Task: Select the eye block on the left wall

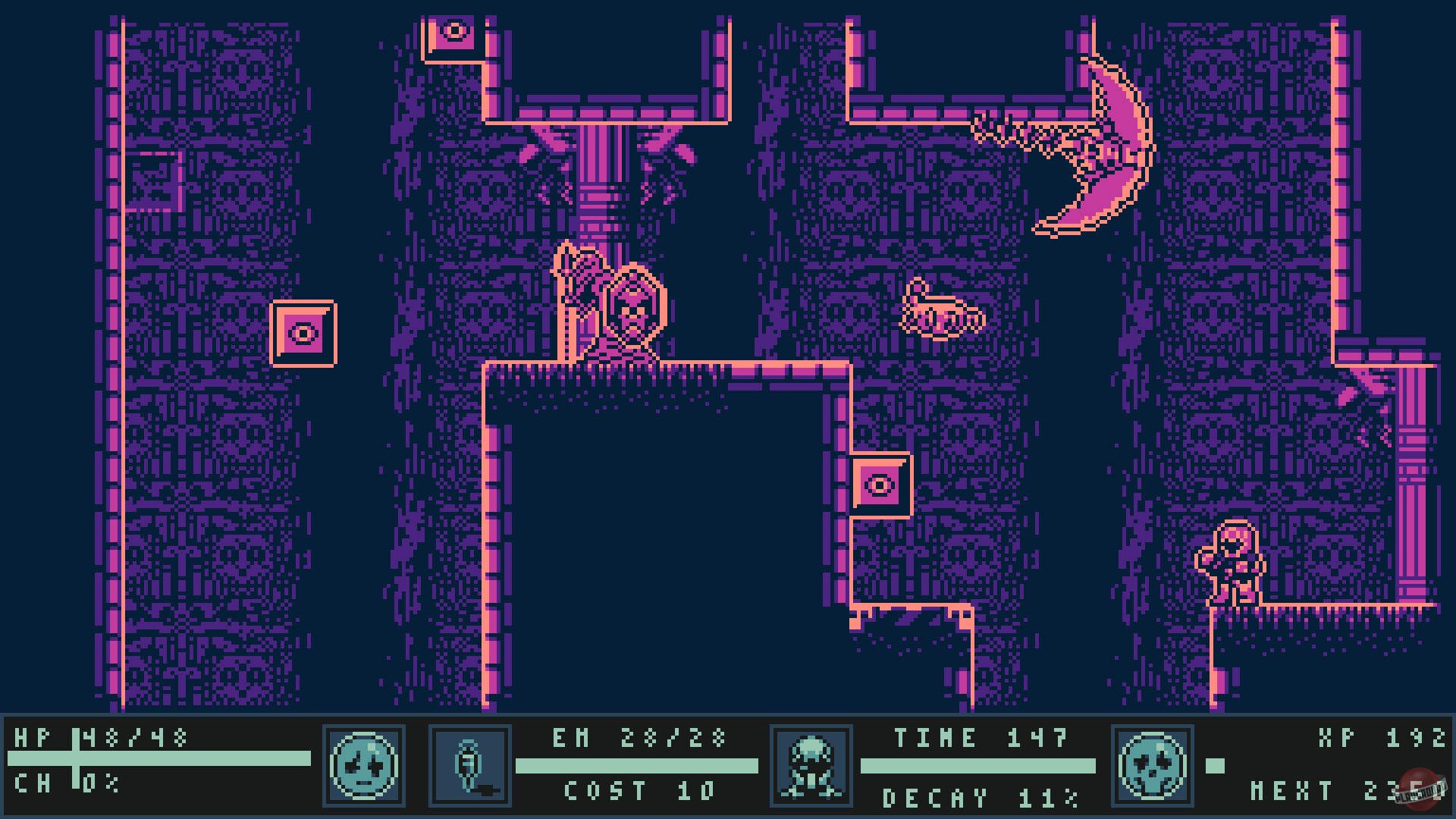Action: coord(305,332)
